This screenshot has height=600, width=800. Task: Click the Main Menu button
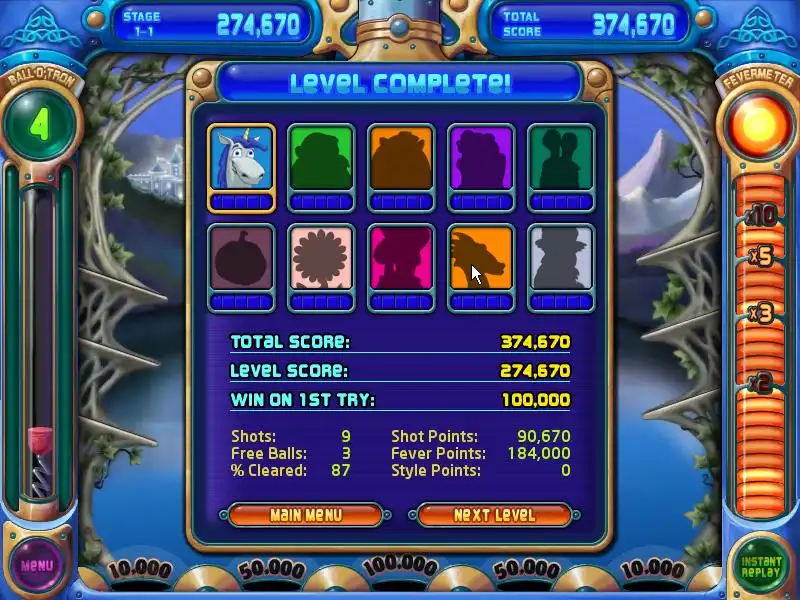(305, 515)
